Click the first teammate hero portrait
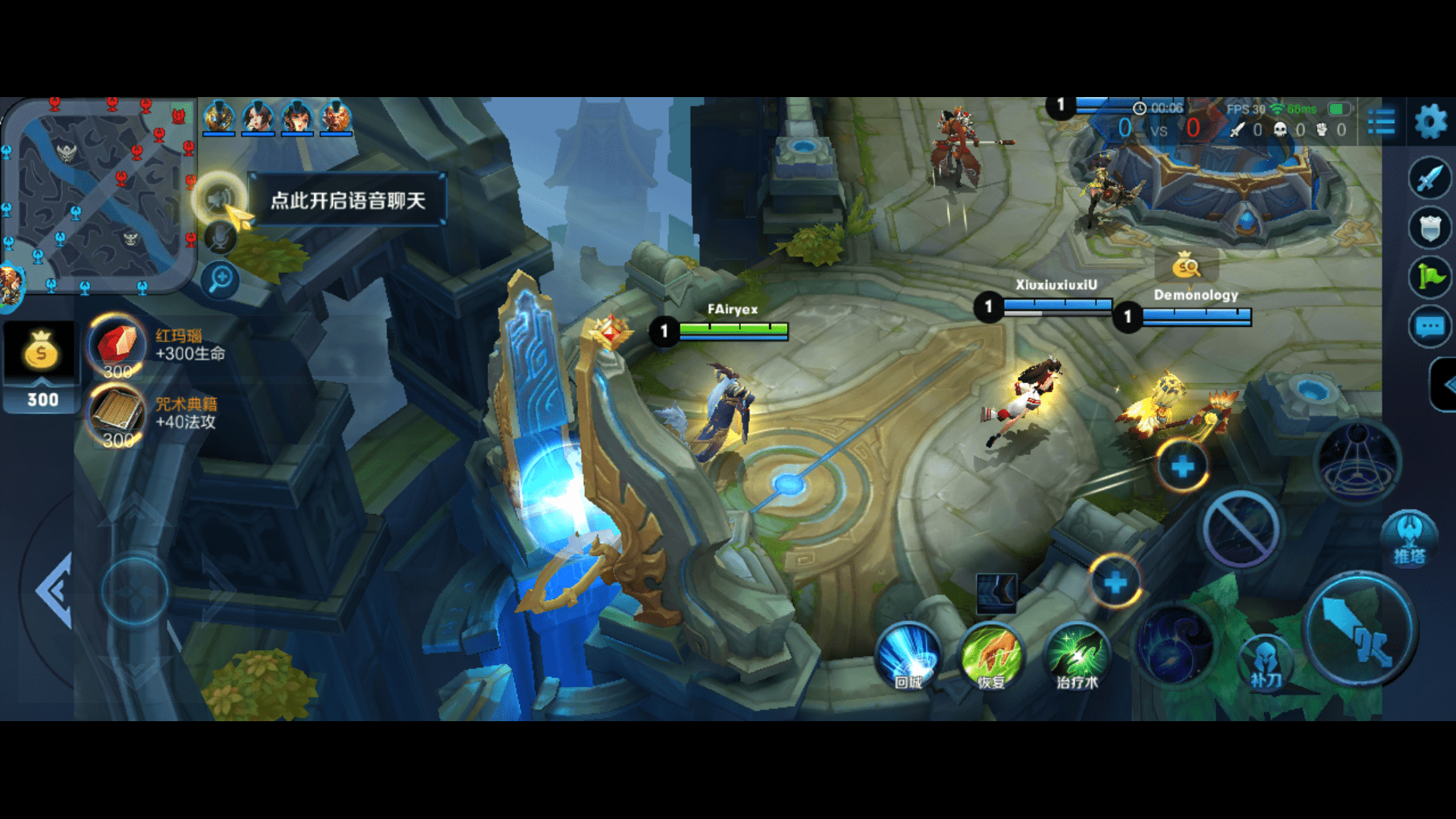Viewport: 1456px width, 819px height. pos(219,118)
